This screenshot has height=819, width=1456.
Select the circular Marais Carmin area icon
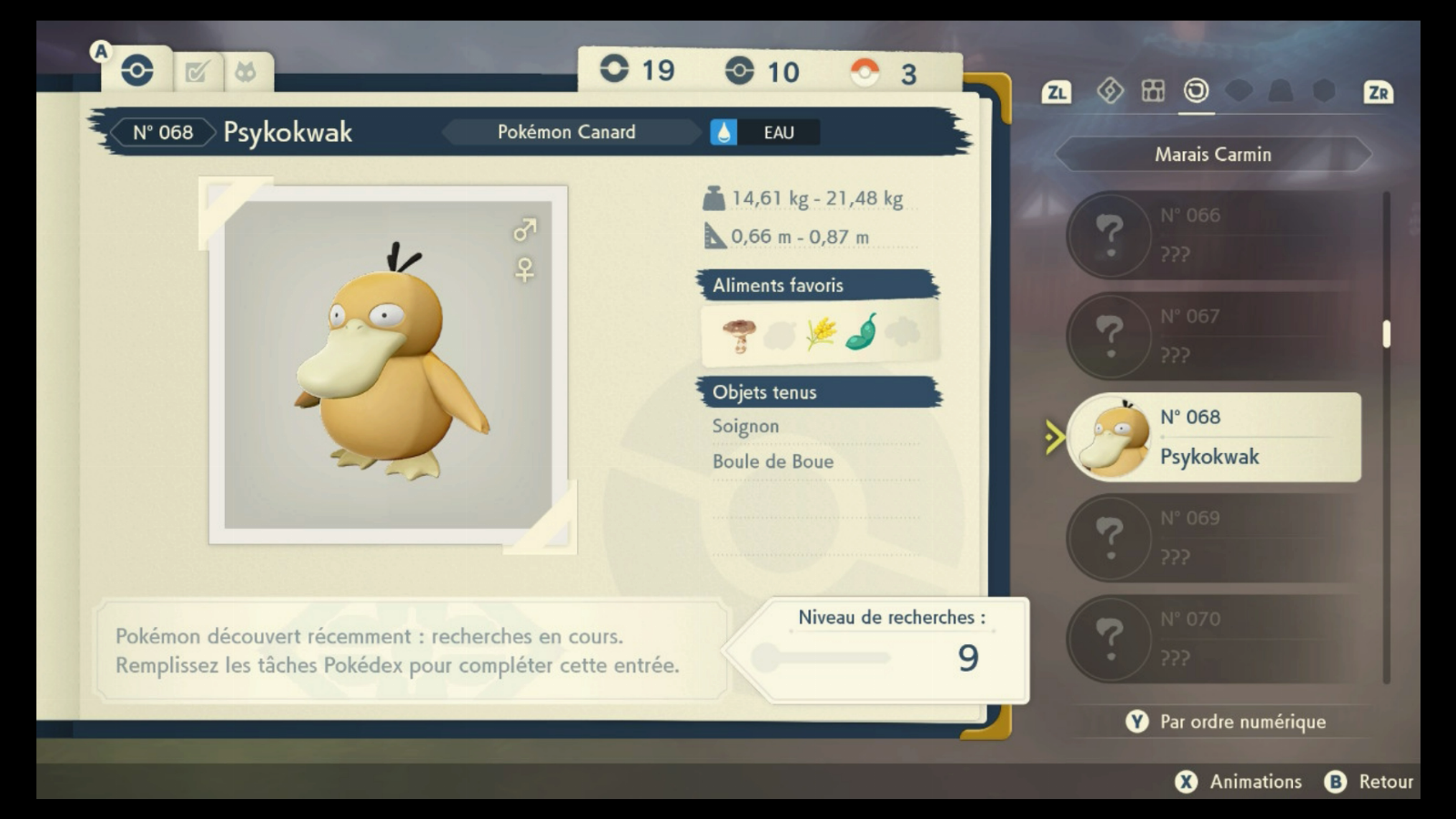click(1196, 91)
